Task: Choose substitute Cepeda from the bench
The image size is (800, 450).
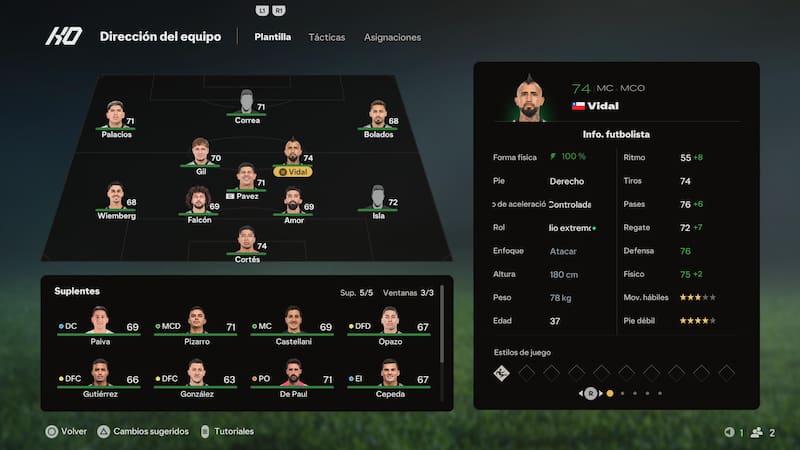Action: [390, 379]
